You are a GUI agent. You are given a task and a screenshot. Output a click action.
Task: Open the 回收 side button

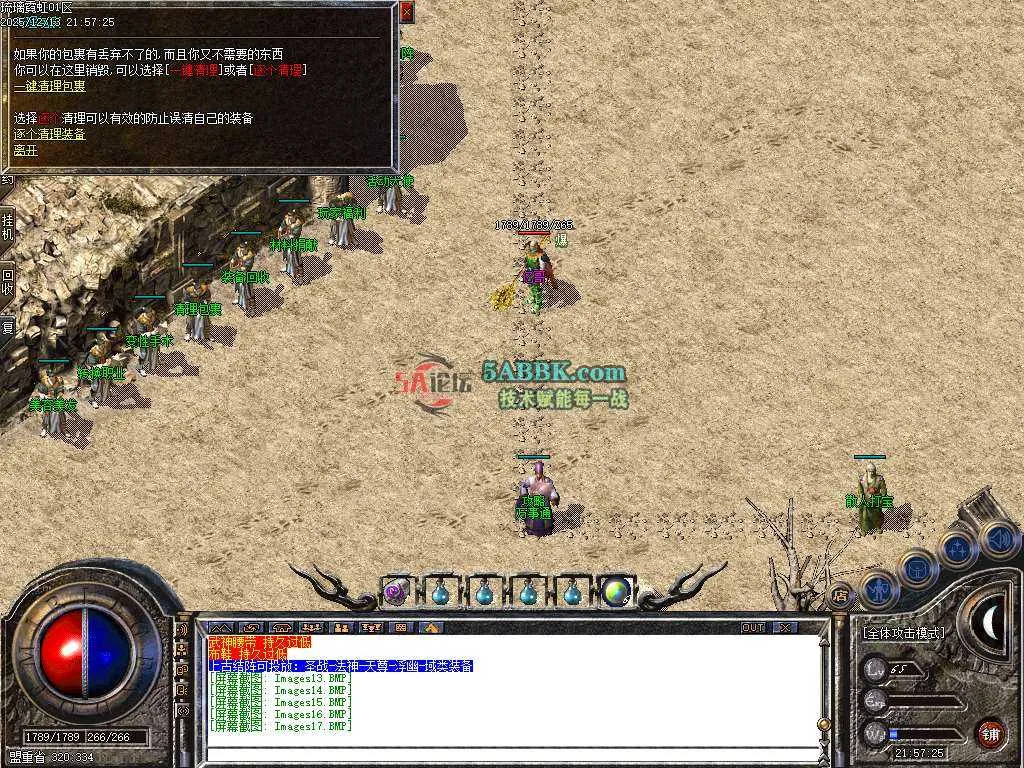8,282
